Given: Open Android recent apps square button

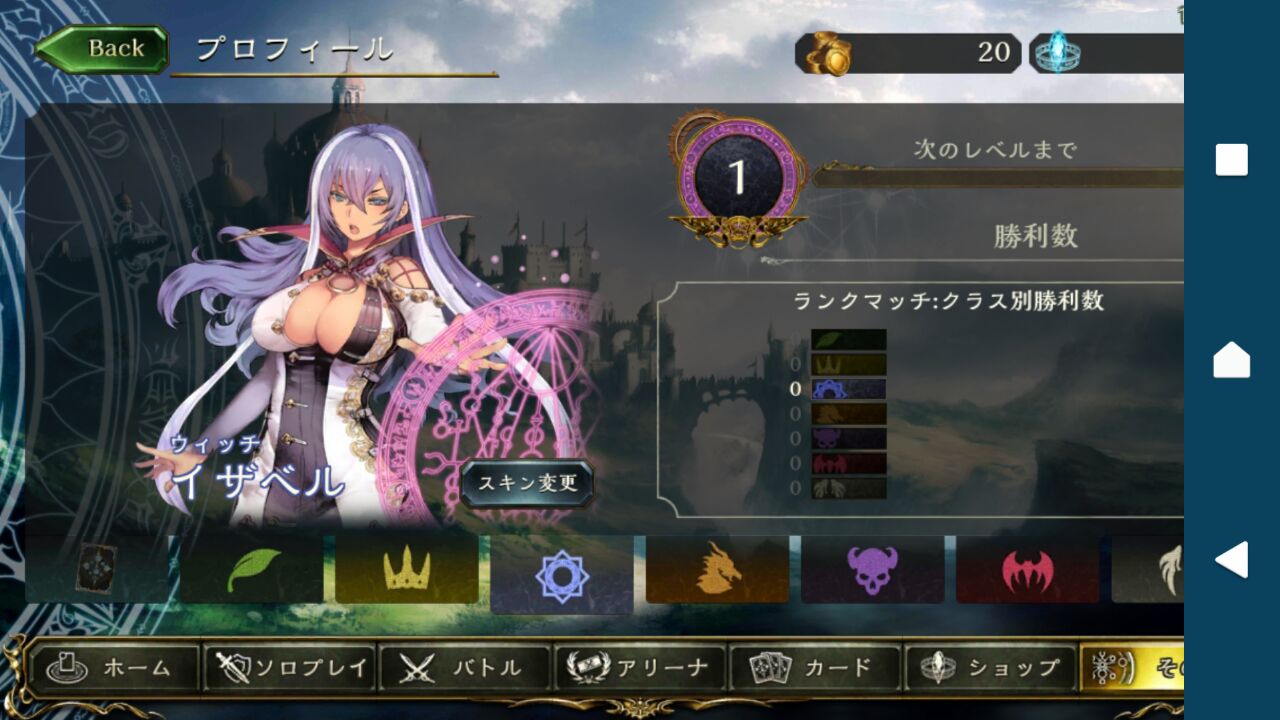Looking at the screenshot, I should click(1231, 160).
